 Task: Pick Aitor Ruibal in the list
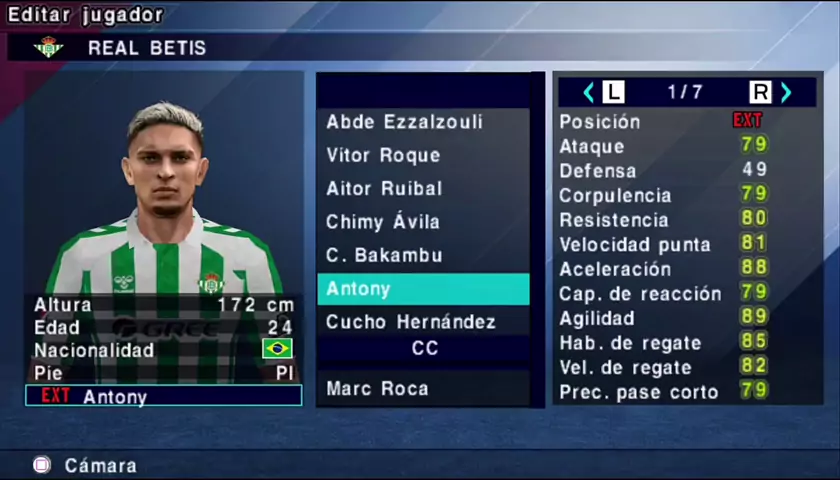pyautogui.click(x=384, y=188)
